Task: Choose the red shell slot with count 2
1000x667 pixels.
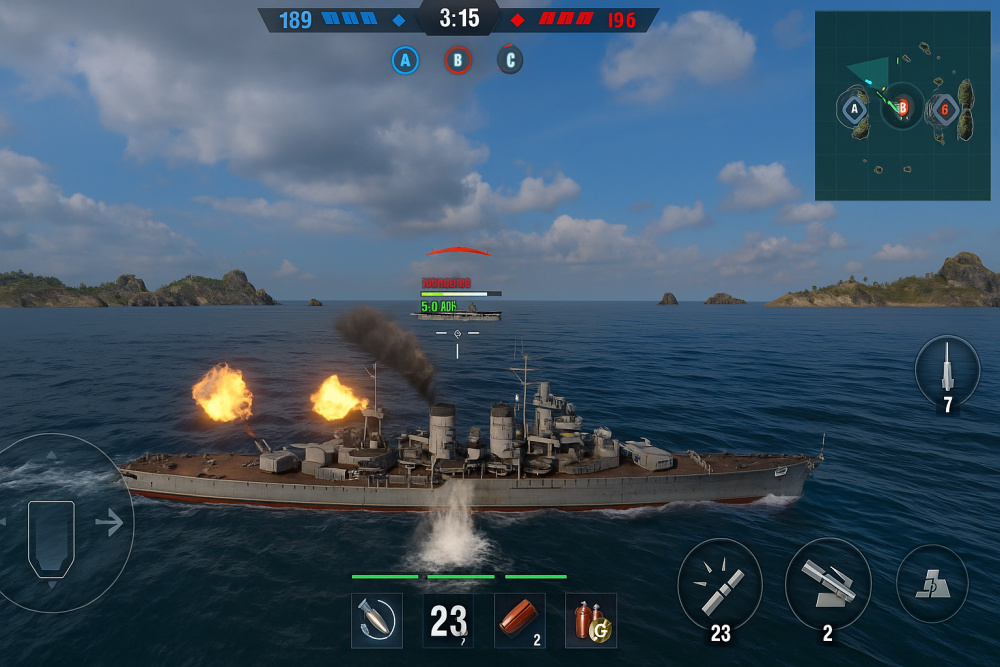Action: point(520,620)
